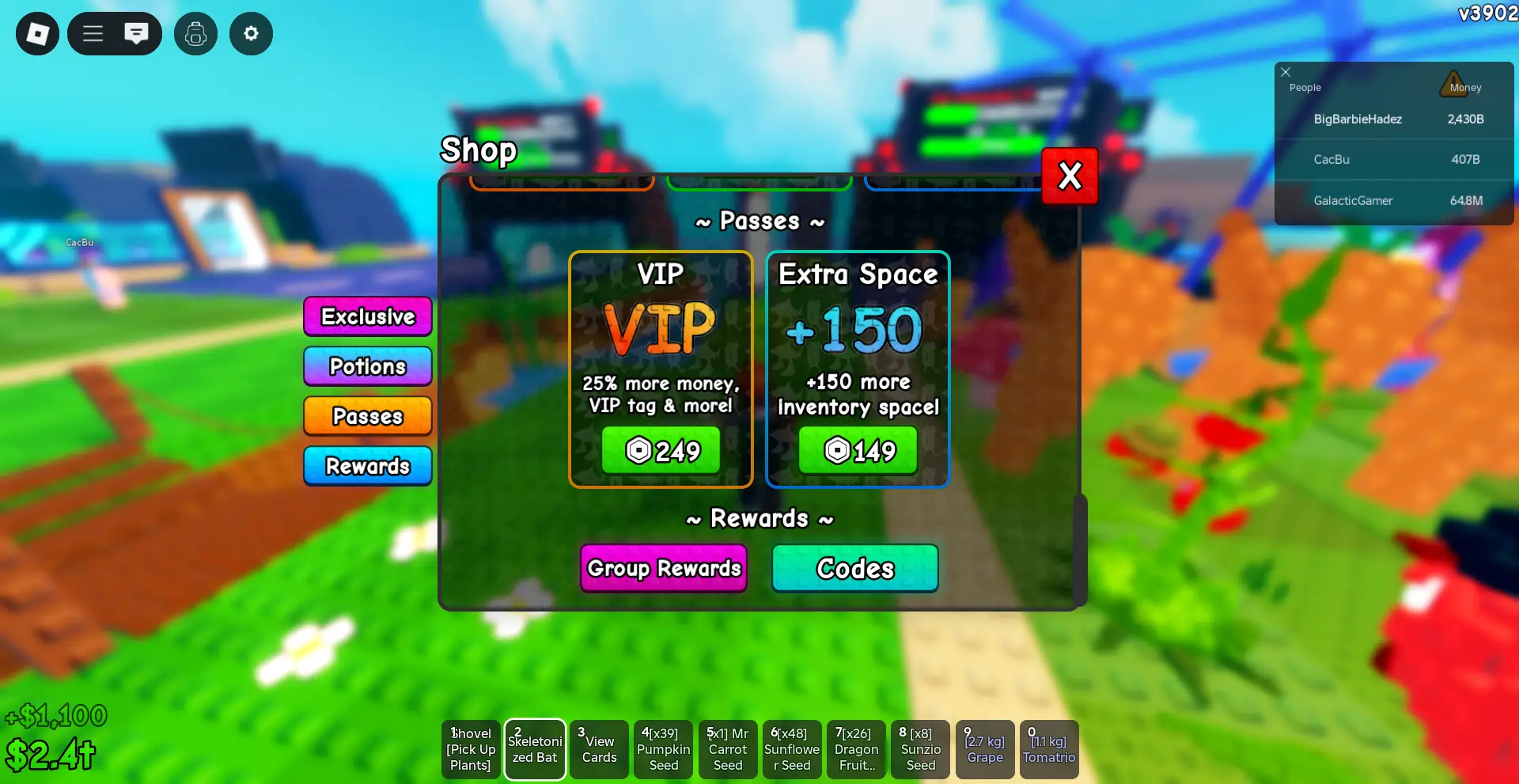Open the Potions shop section
This screenshot has width=1519, height=784.
pos(367,365)
